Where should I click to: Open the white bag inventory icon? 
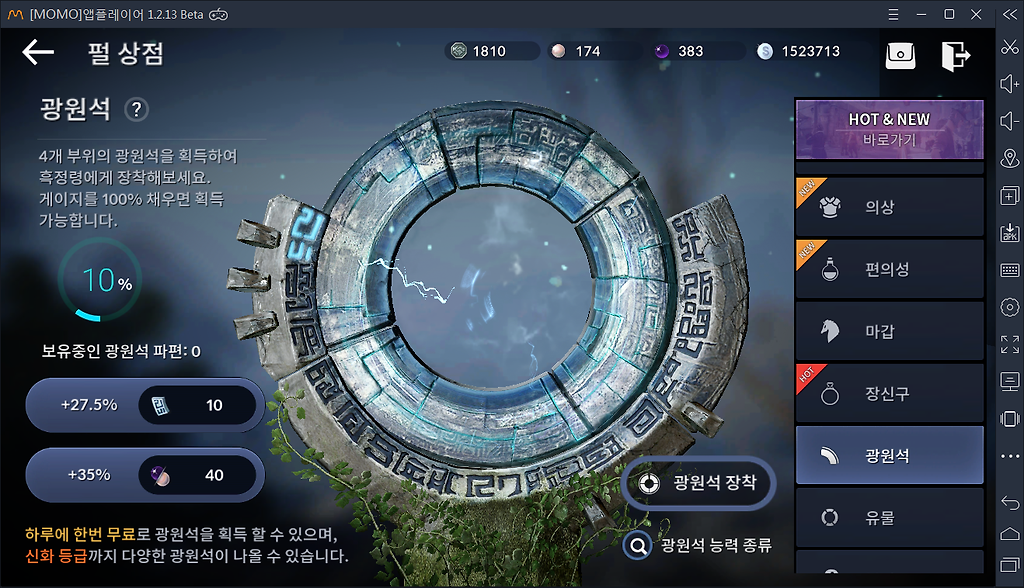[x=900, y=56]
